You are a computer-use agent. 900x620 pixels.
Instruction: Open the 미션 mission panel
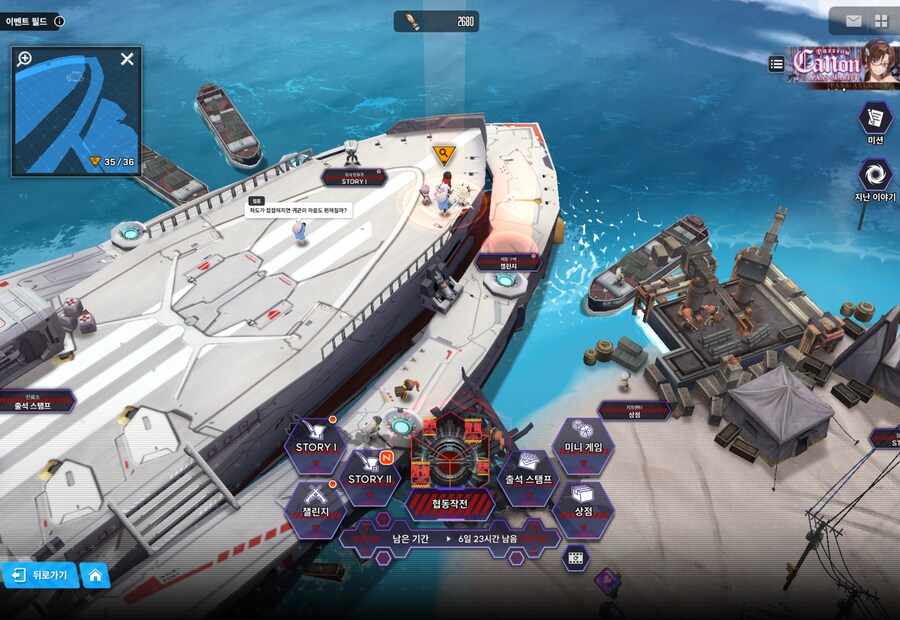(x=875, y=120)
